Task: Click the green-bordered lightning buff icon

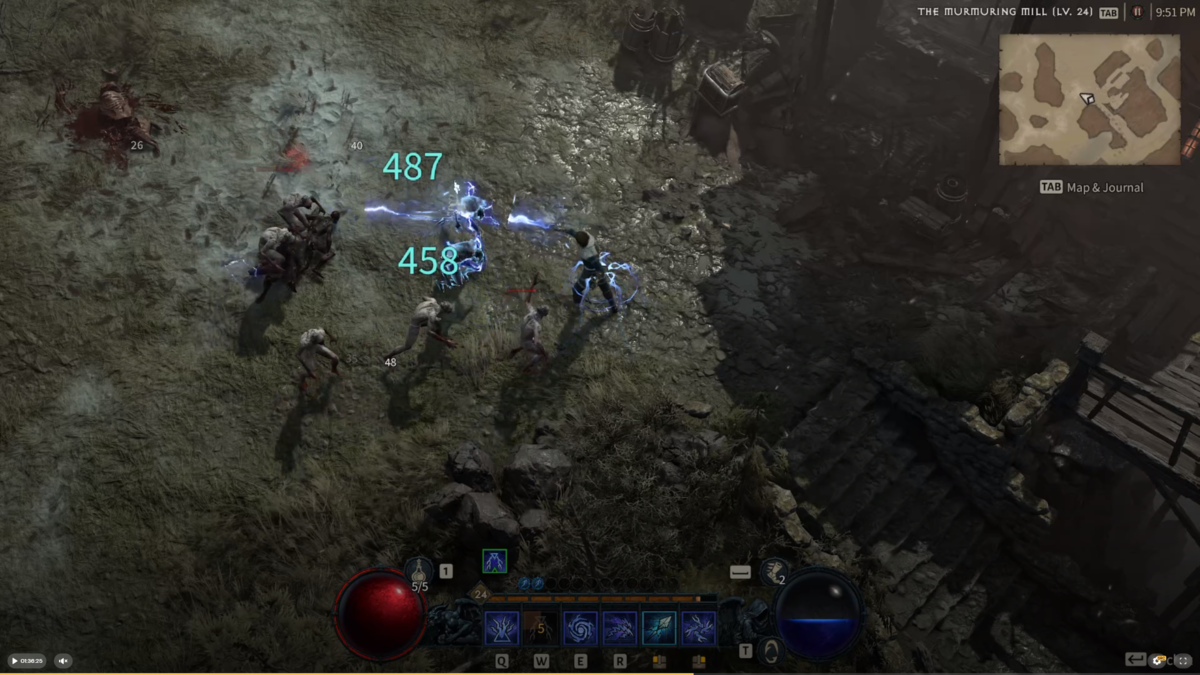Action: click(x=494, y=561)
